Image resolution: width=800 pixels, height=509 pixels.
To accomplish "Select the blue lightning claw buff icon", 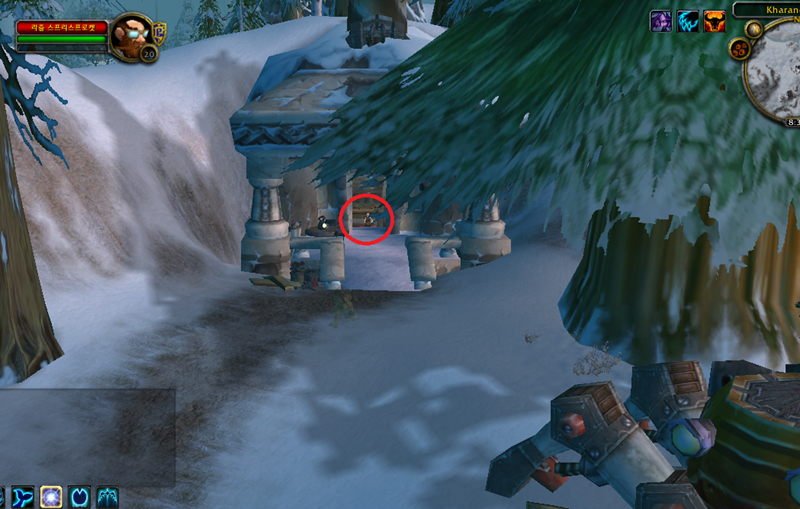I will (688, 21).
